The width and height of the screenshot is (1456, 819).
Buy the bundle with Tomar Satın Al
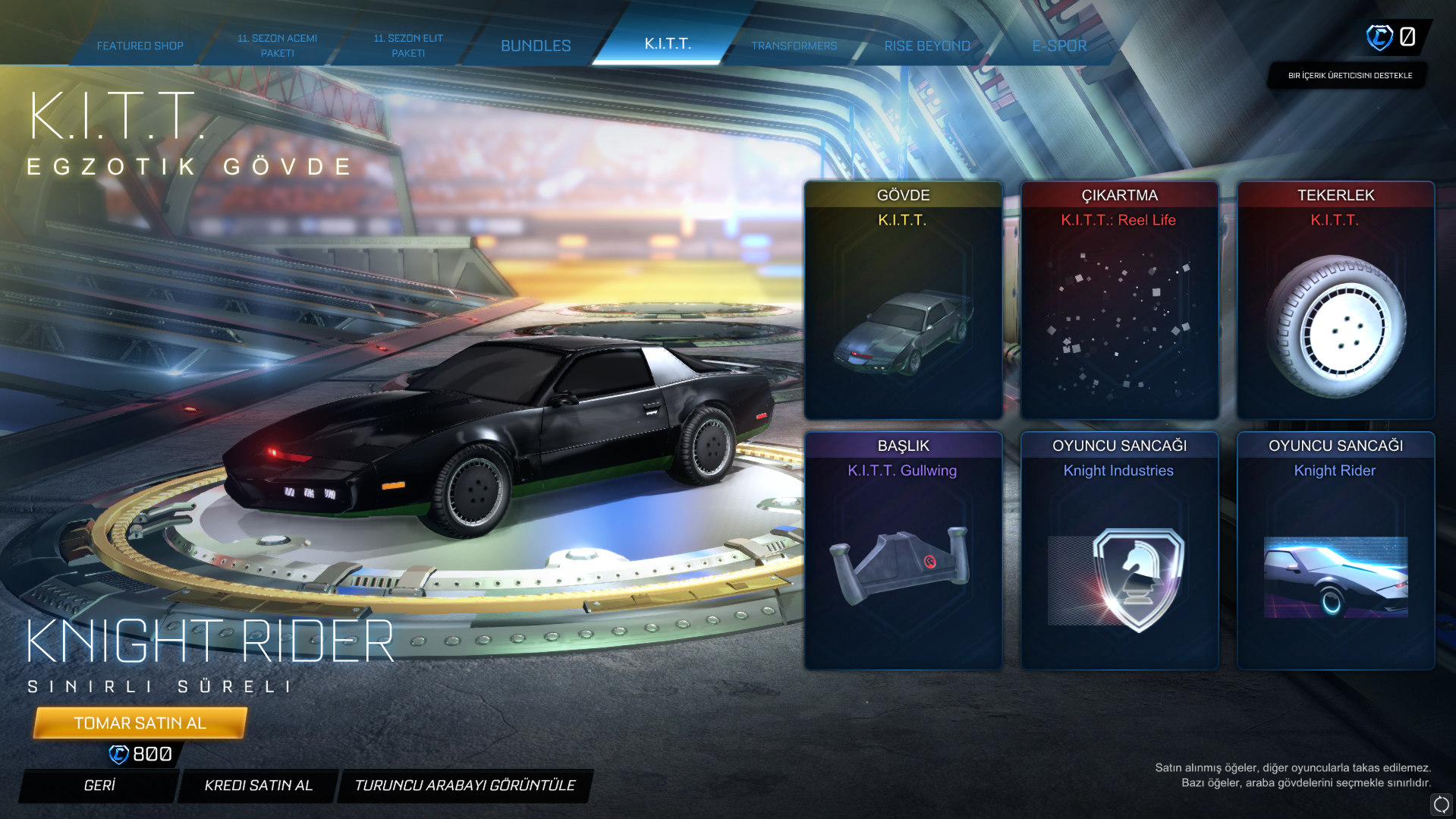pyautogui.click(x=140, y=723)
